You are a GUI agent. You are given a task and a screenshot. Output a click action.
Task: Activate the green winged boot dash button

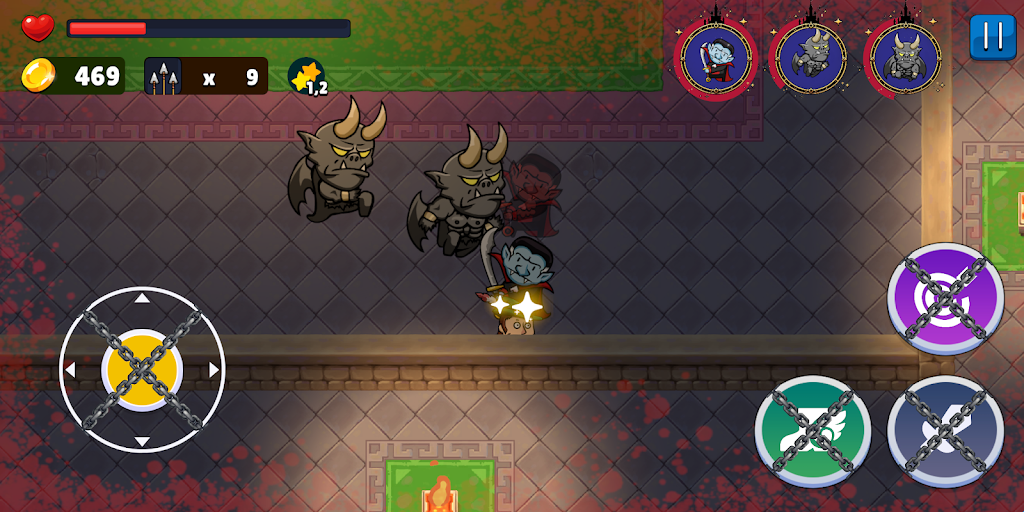[812, 432]
